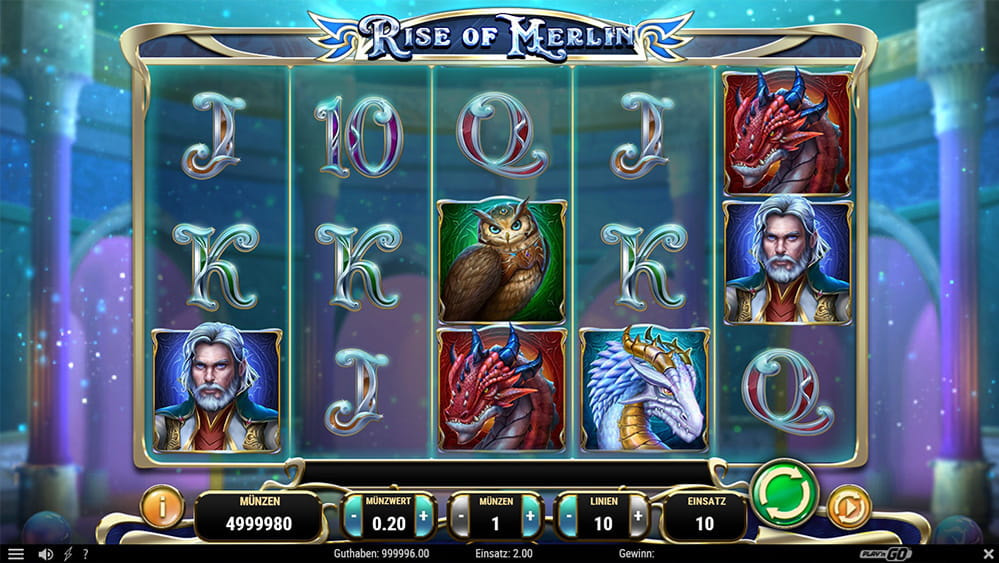Increase the Münzwert coin value

point(424,517)
